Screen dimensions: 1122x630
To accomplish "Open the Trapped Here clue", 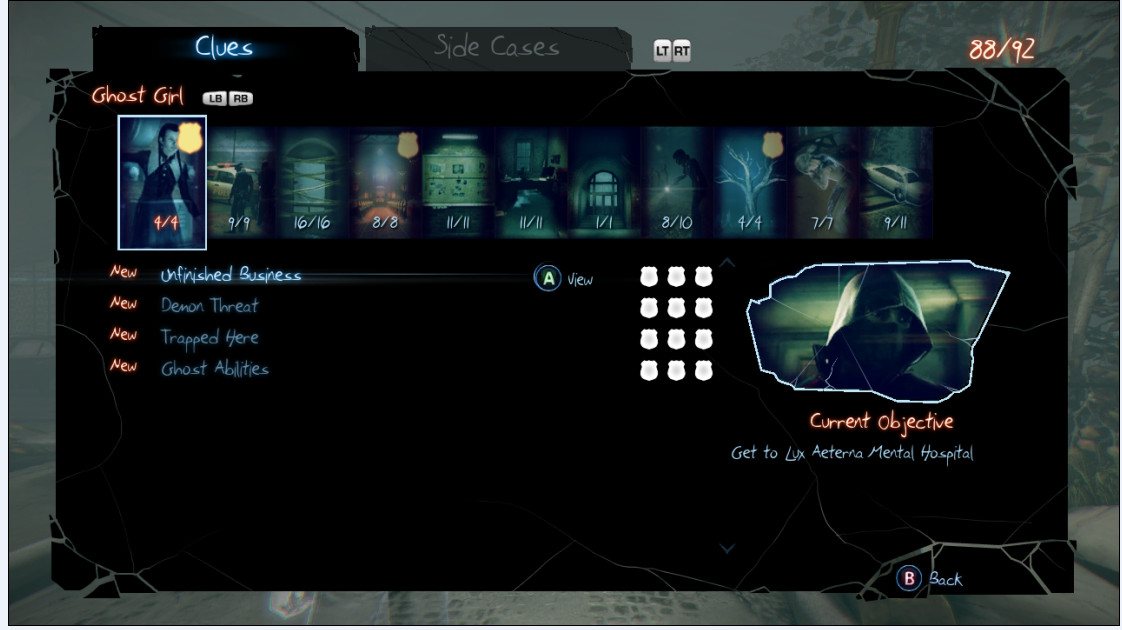I will click(210, 337).
